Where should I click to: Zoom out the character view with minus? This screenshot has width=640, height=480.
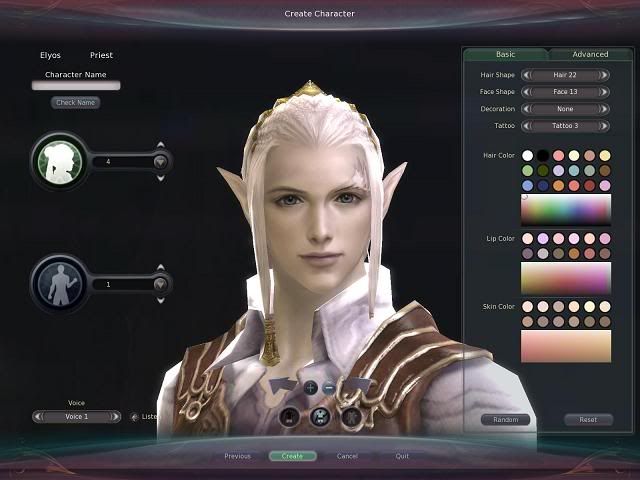point(329,387)
